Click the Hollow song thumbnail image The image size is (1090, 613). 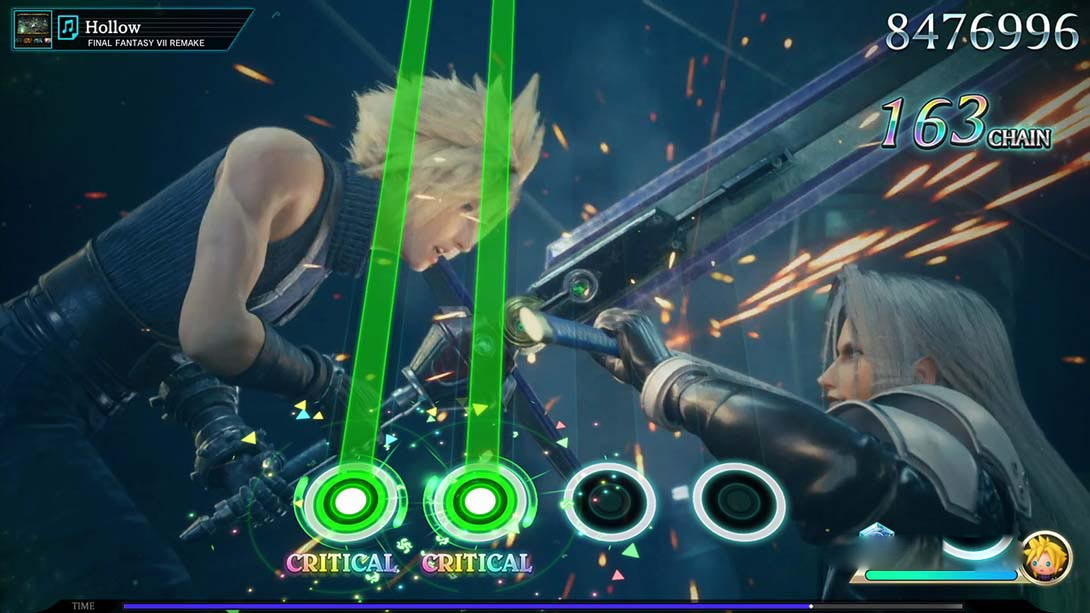click(32, 29)
